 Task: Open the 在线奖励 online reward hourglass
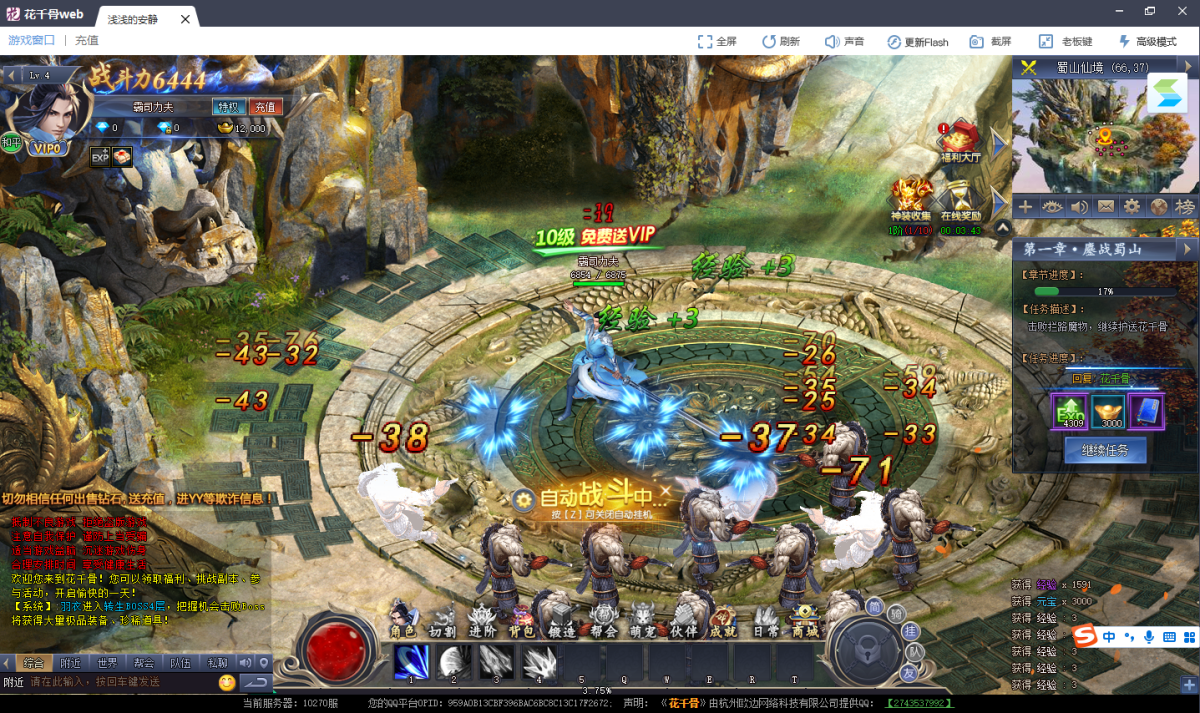[x=960, y=199]
